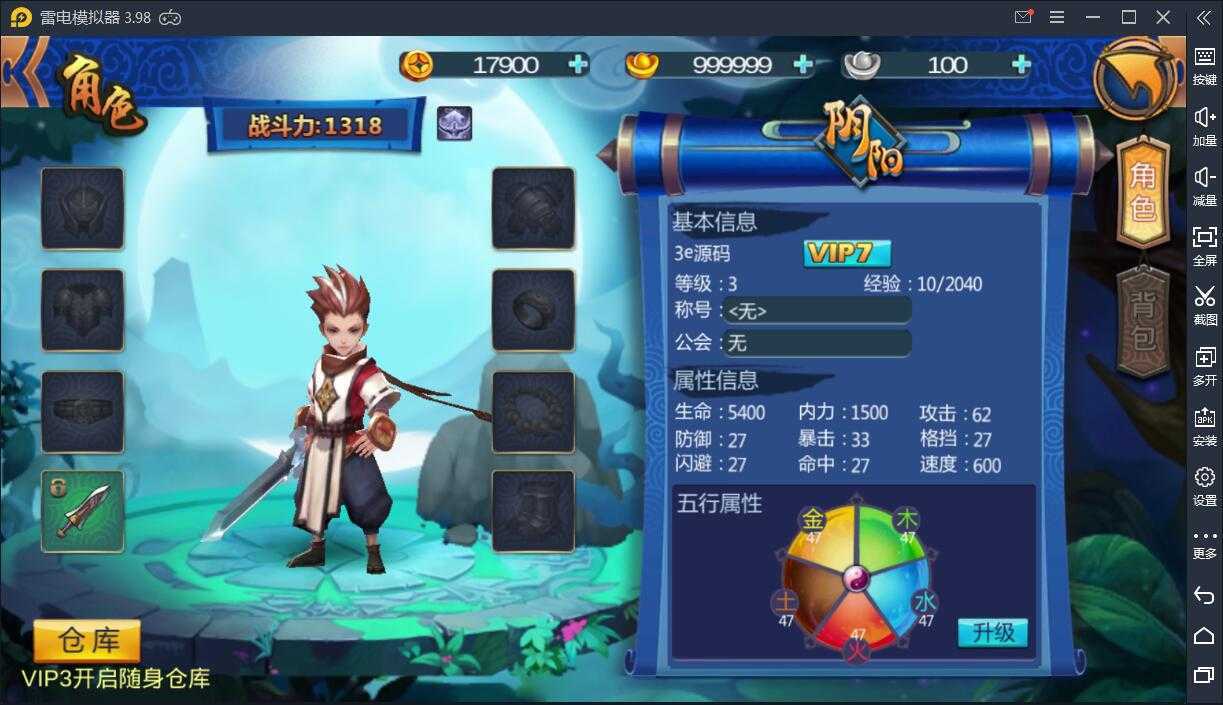Select the empty bead necklace slot

[x=533, y=411]
